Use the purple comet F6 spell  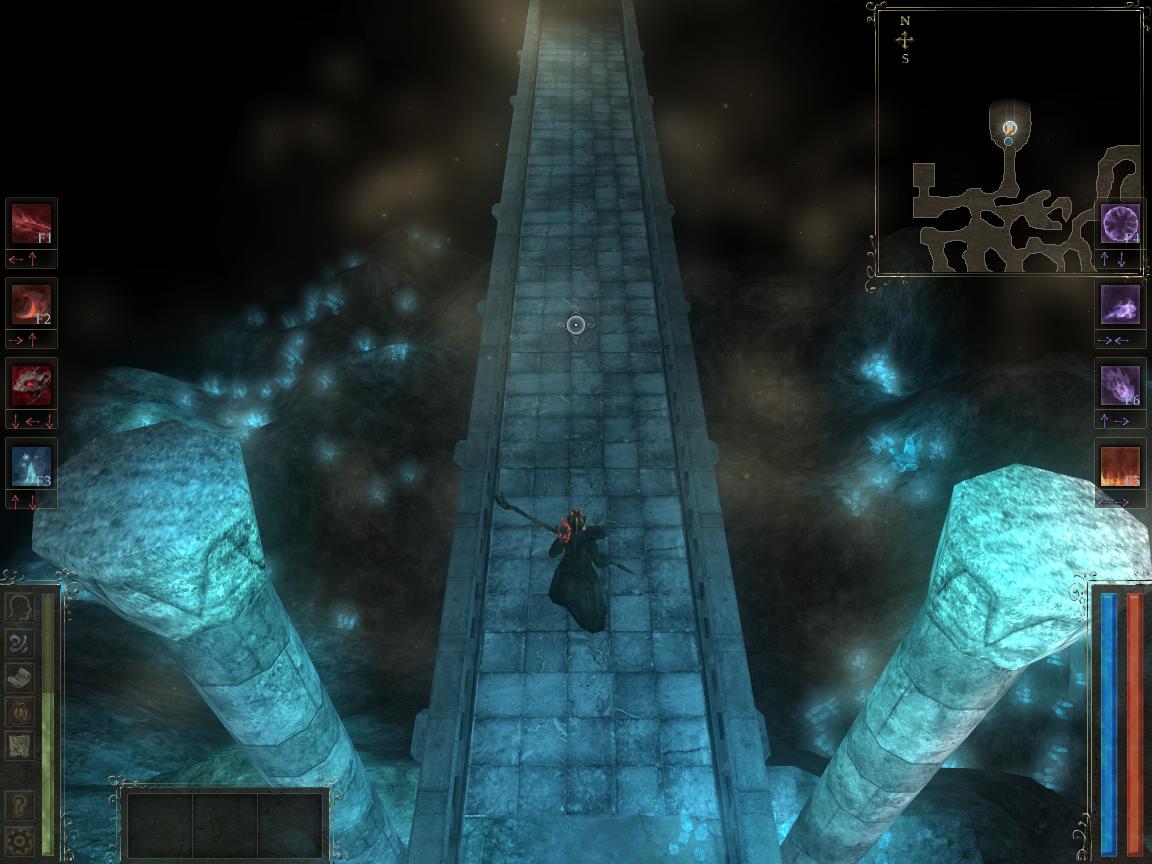[1120, 385]
